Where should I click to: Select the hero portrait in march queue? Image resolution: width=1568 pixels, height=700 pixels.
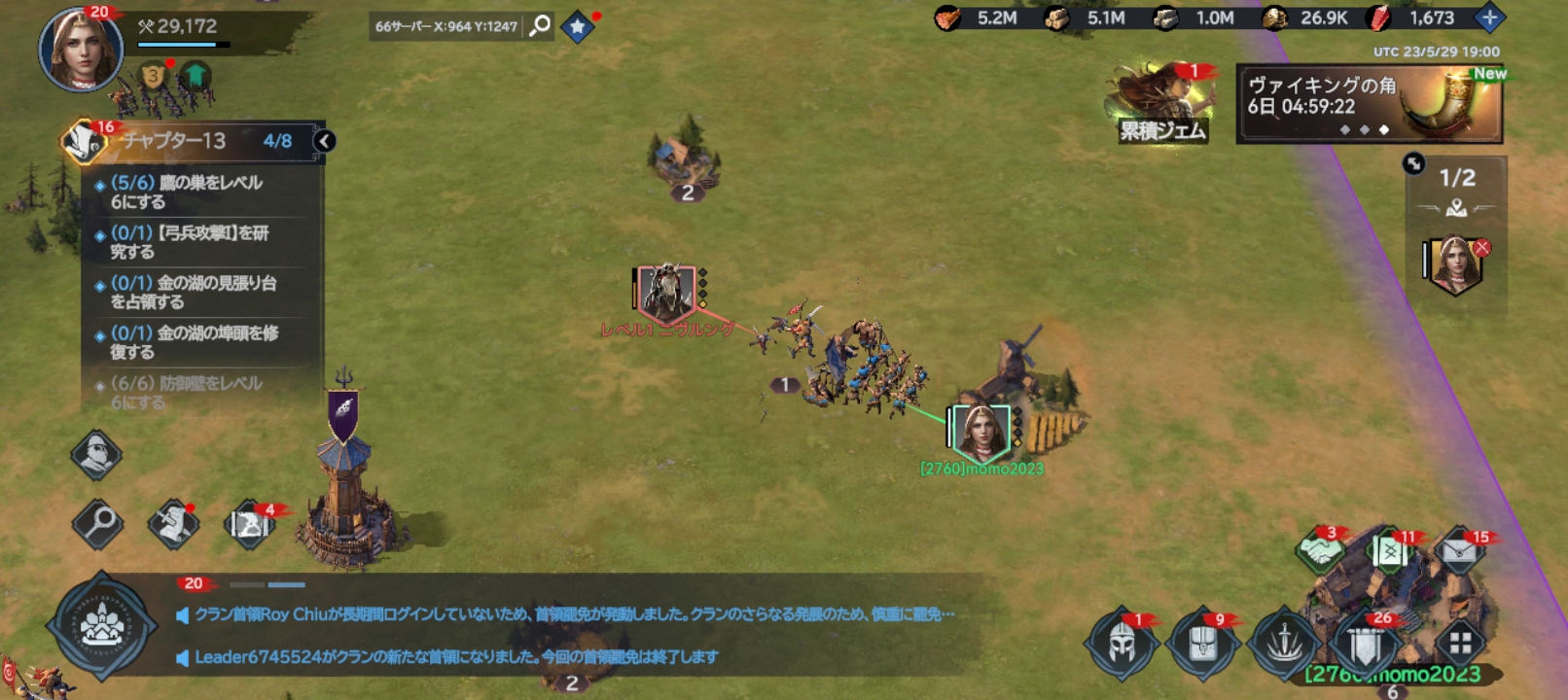(1455, 263)
